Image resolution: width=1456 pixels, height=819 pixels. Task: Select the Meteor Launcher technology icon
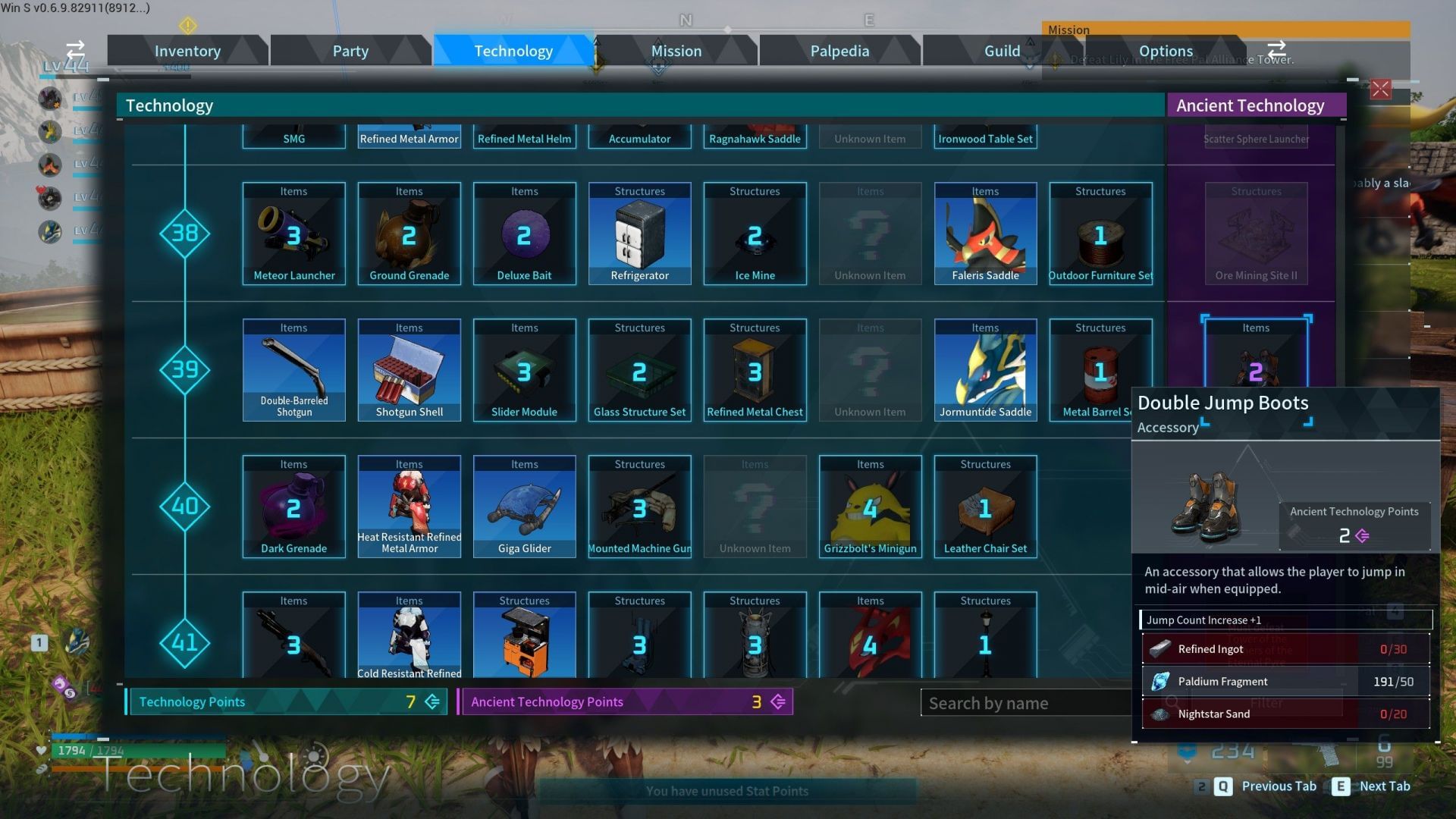point(293,234)
